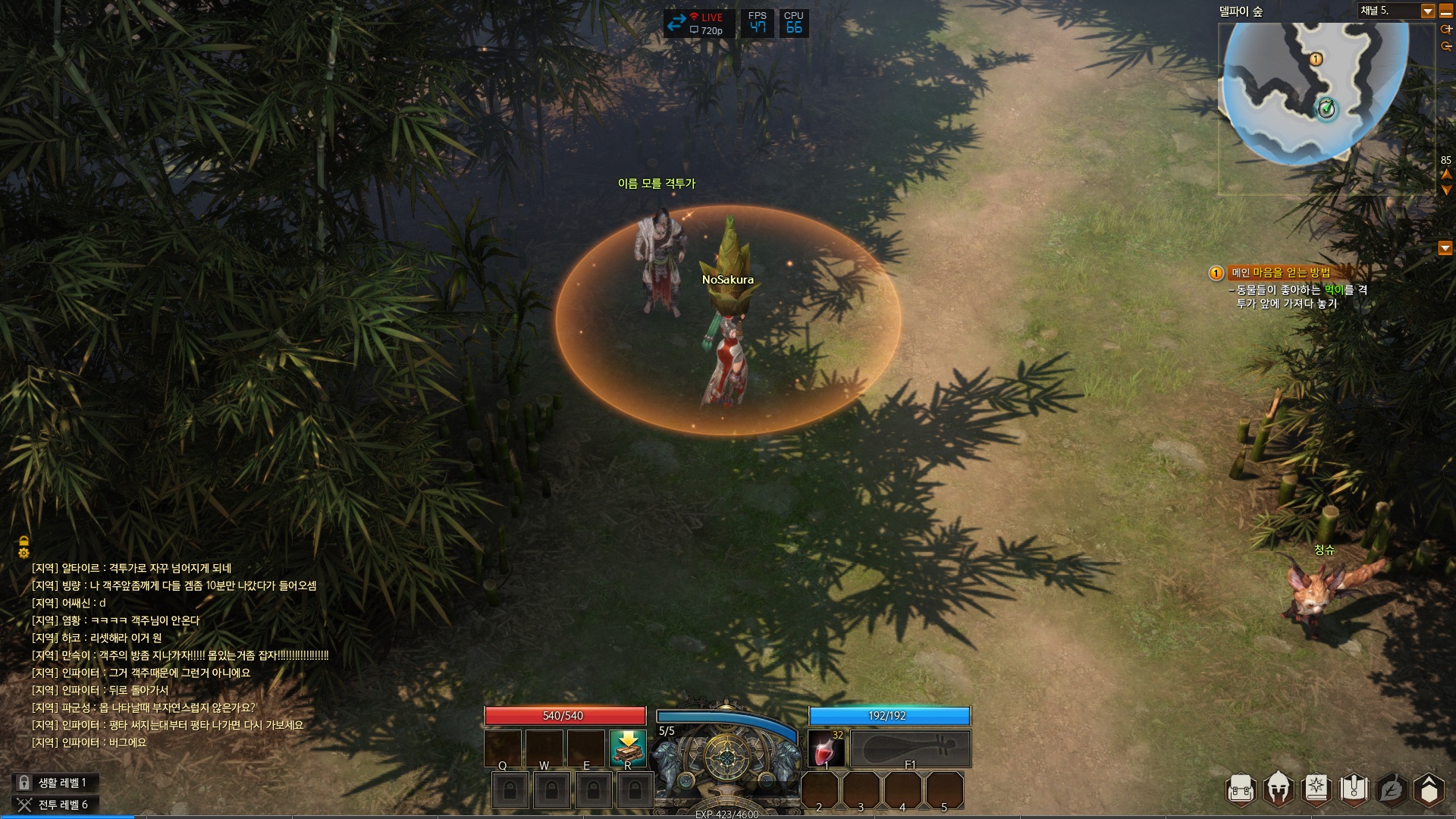Decrease the minimap transparency with the down arrow
The image size is (1456, 819).
point(1446,190)
